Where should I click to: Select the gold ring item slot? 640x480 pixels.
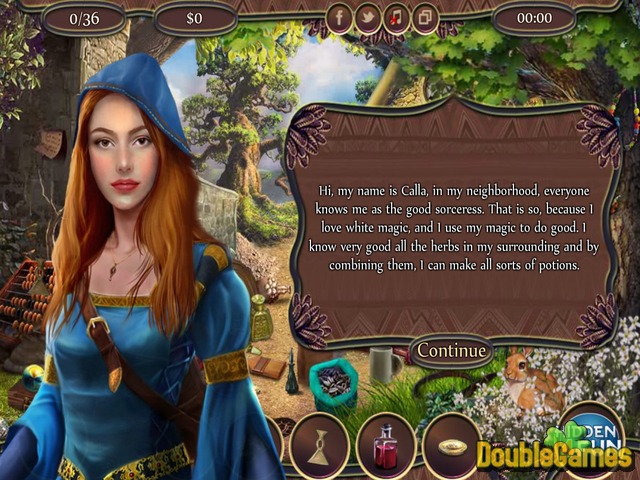(x=453, y=444)
